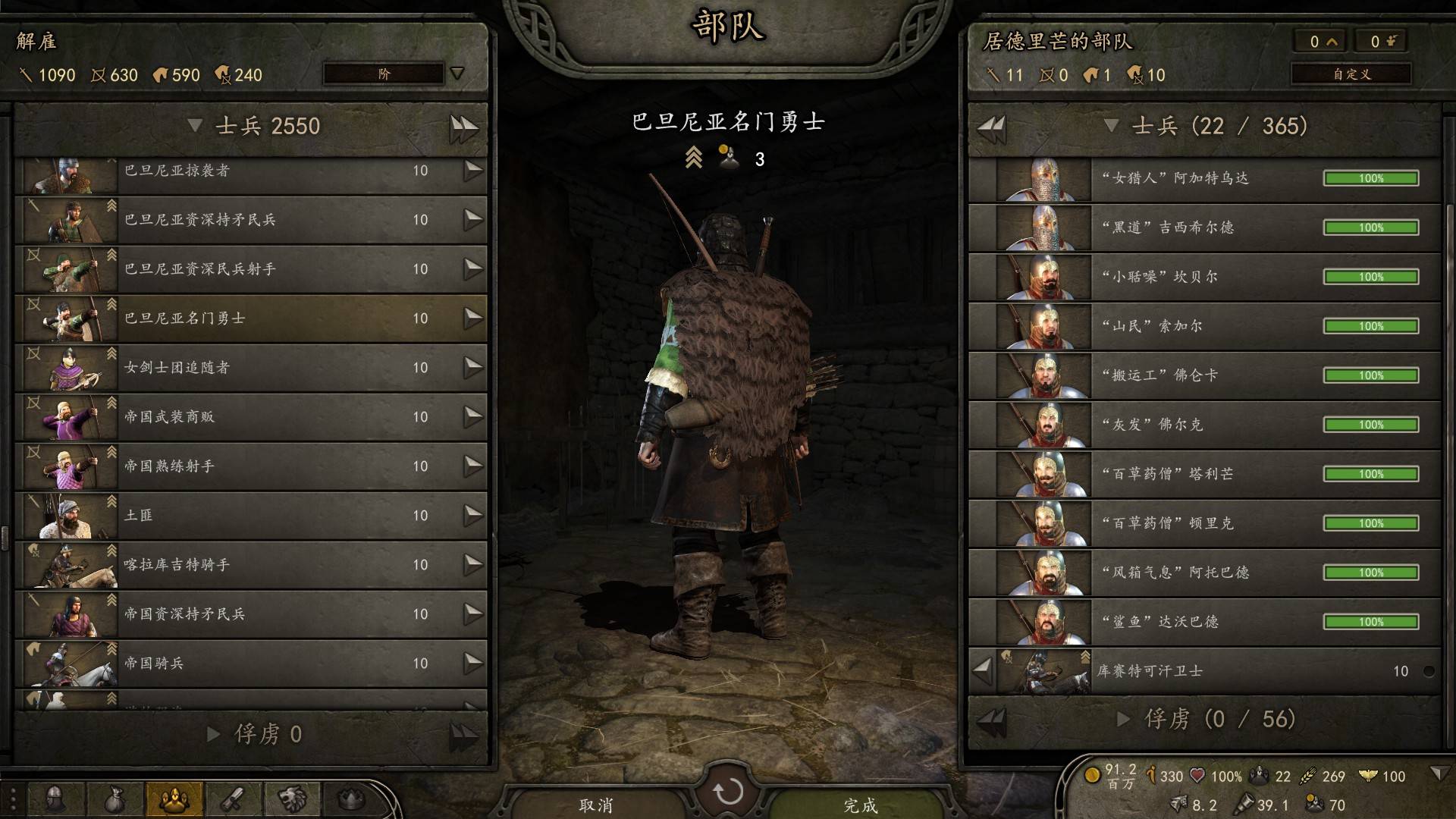Open the kingdom crown tab
This screenshot has height=819, width=1456.
(350, 799)
